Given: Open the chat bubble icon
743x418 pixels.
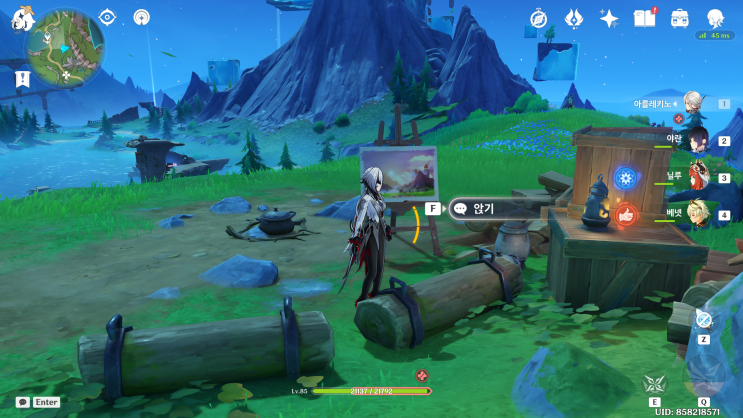Looking at the screenshot, I should click(x=21, y=401).
